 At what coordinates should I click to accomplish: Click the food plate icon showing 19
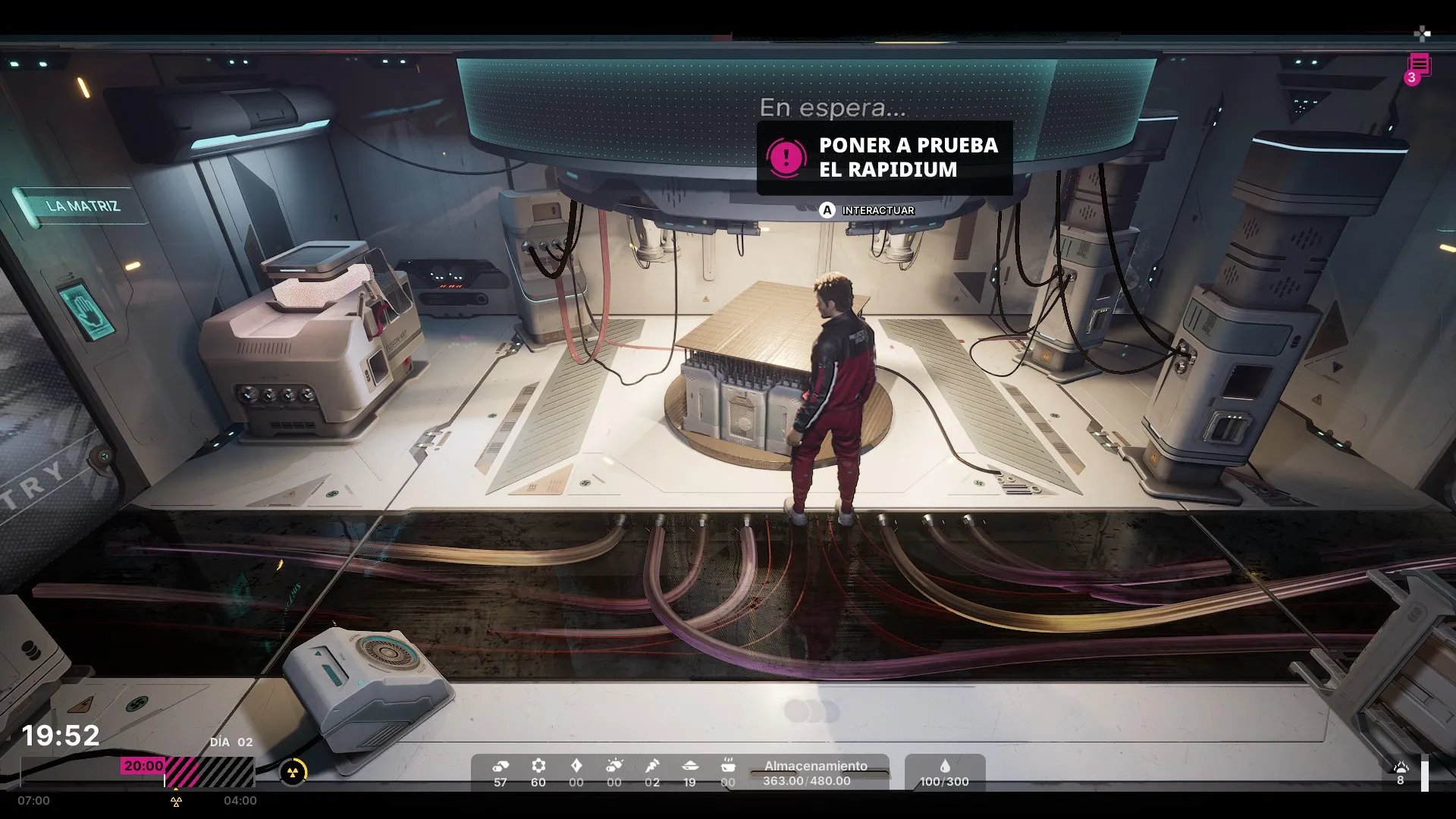click(689, 766)
